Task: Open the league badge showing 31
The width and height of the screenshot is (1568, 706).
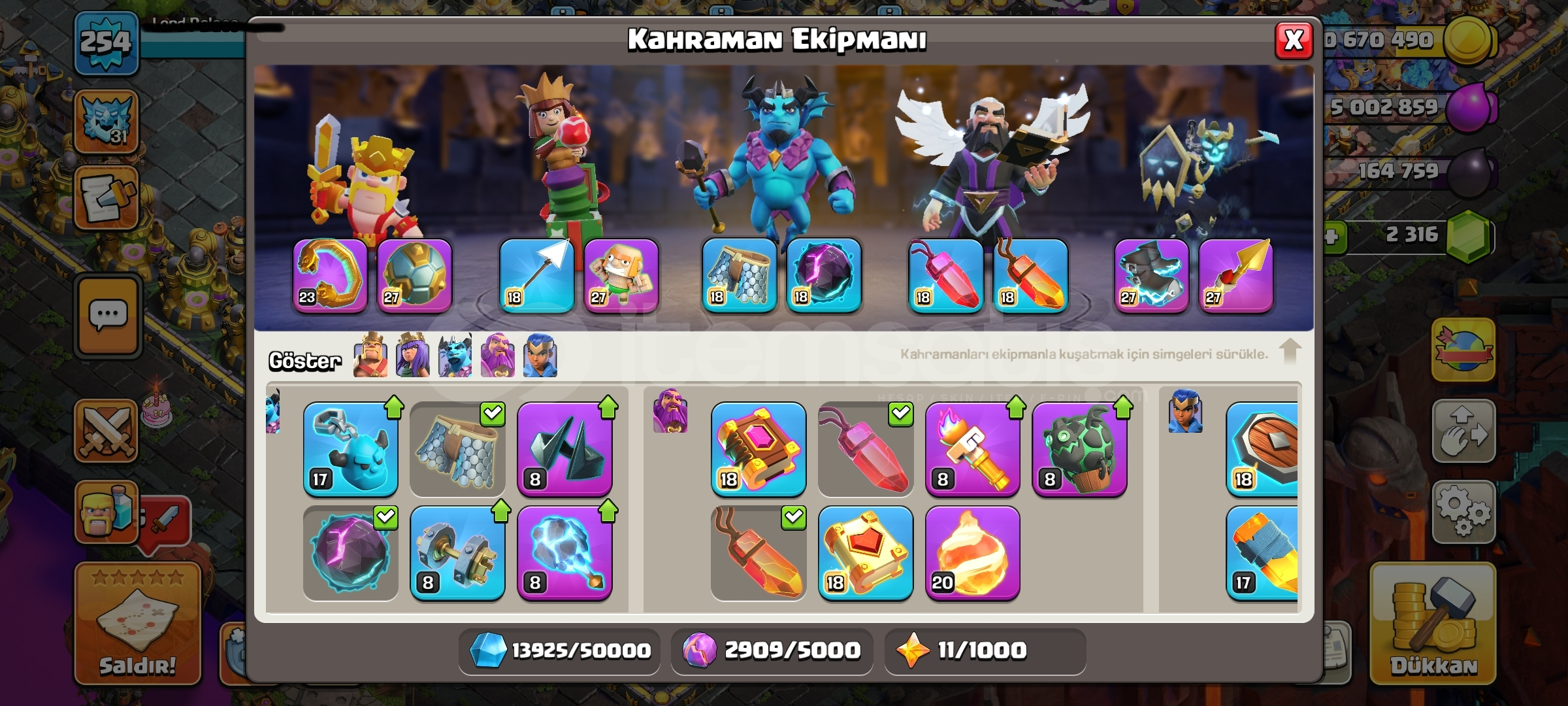Action: (108, 121)
